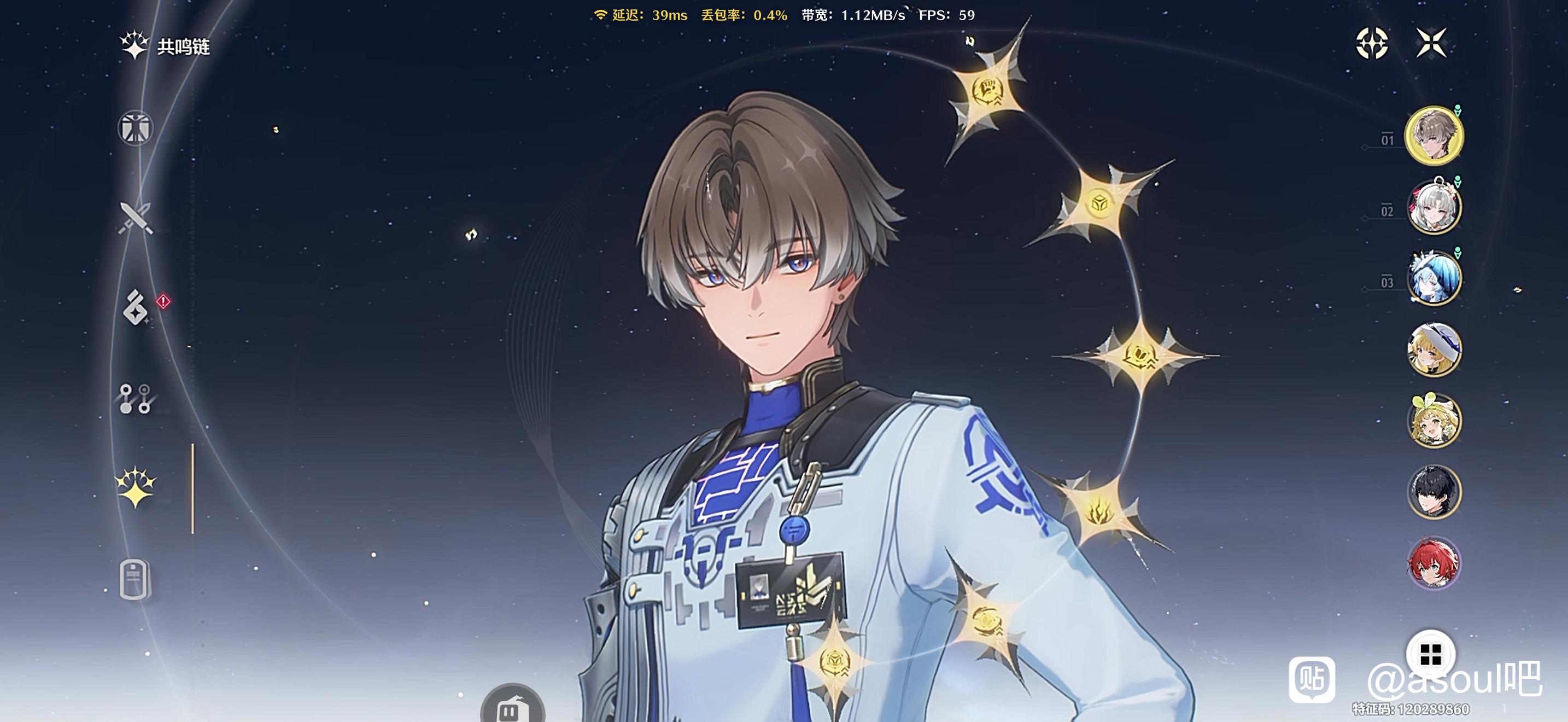Open the four-square grid character list button
The image size is (1568, 722).
pyautogui.click(x=1430, y=655)
